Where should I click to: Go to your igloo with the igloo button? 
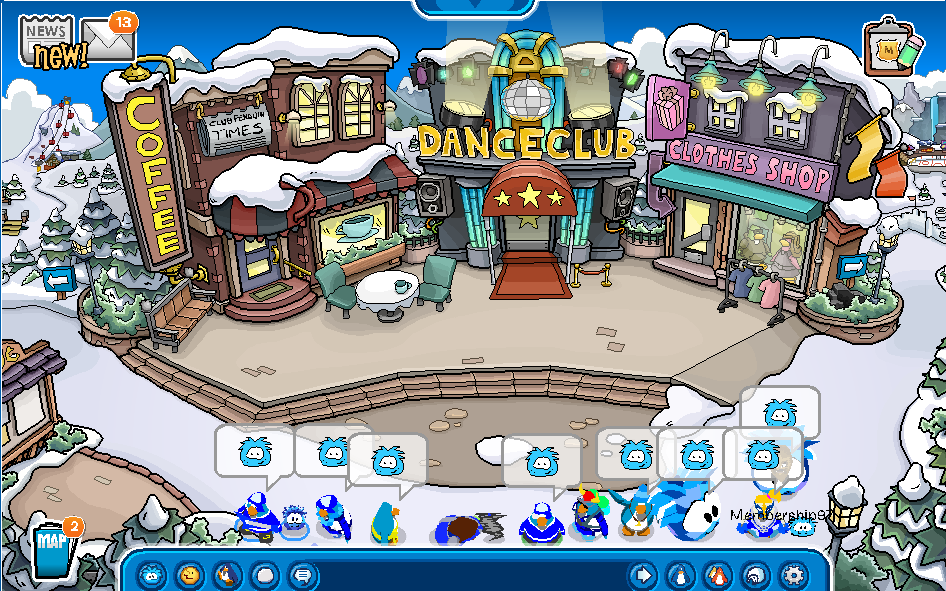tap(756, 575)
